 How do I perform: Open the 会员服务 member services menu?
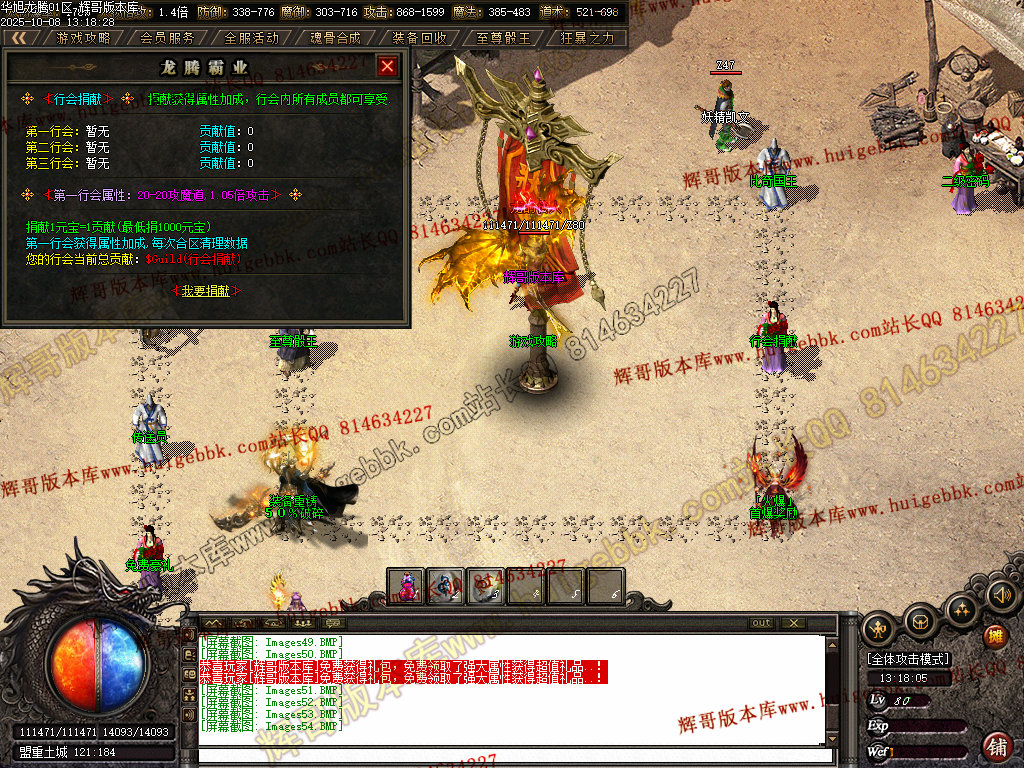(167, 38)
